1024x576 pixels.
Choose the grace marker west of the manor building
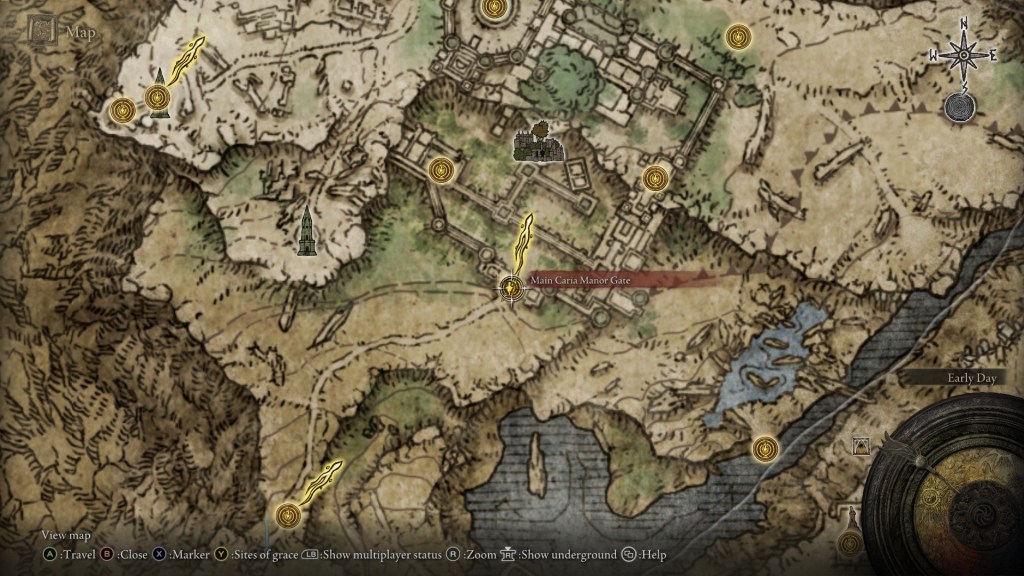[x=442, y=170]
